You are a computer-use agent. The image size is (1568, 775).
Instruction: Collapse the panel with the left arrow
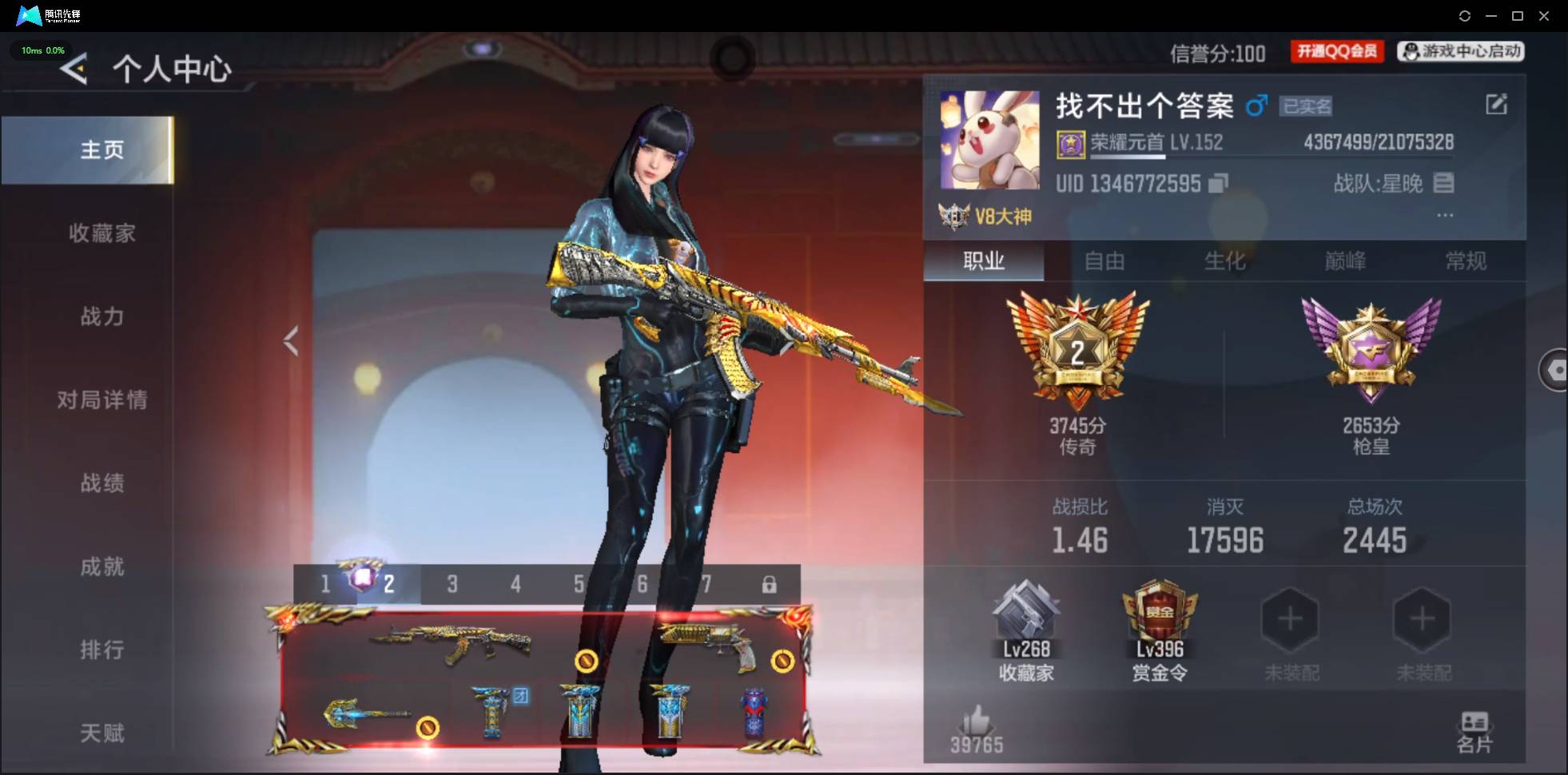point(290,340)
